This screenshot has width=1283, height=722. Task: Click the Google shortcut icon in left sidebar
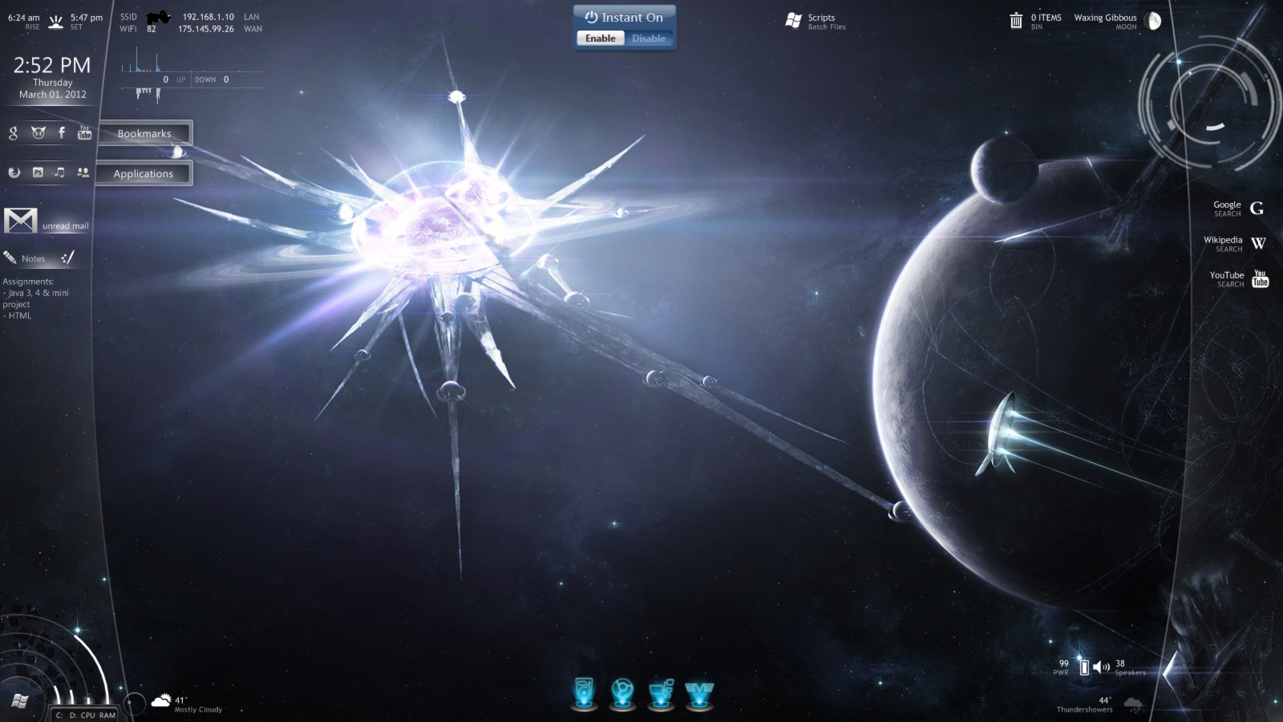pyautogui.click(x=13, y=133)
